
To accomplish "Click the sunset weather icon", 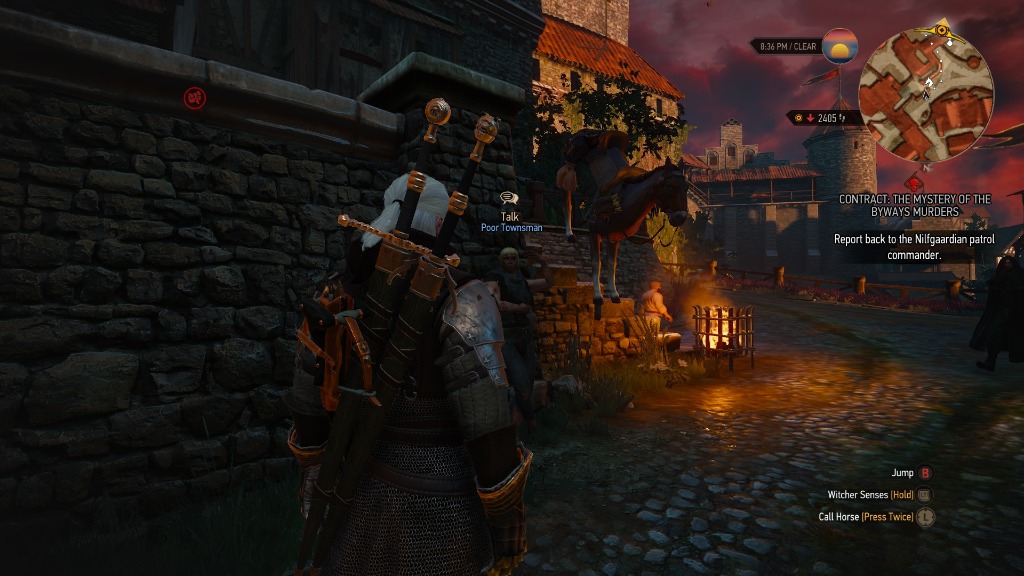I will [x=840, y=46].
